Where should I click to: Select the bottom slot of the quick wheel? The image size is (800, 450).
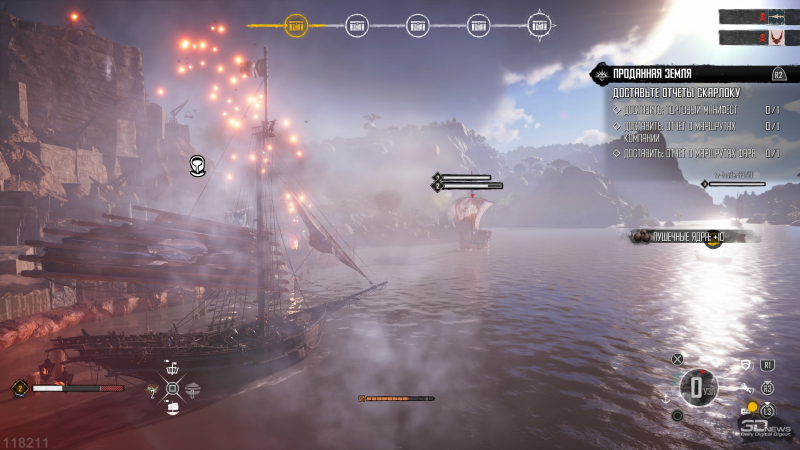tap(173, 409)
